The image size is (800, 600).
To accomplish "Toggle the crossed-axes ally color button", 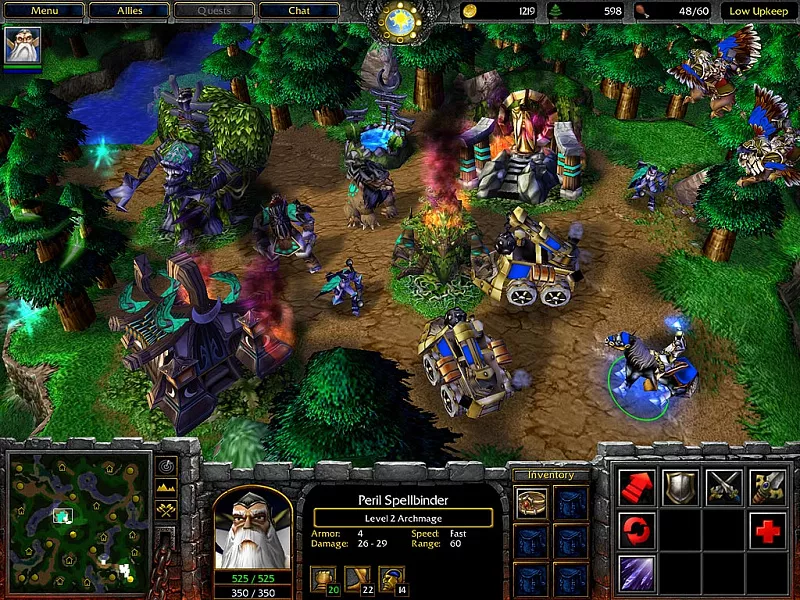I will click(x=166, y=511).
